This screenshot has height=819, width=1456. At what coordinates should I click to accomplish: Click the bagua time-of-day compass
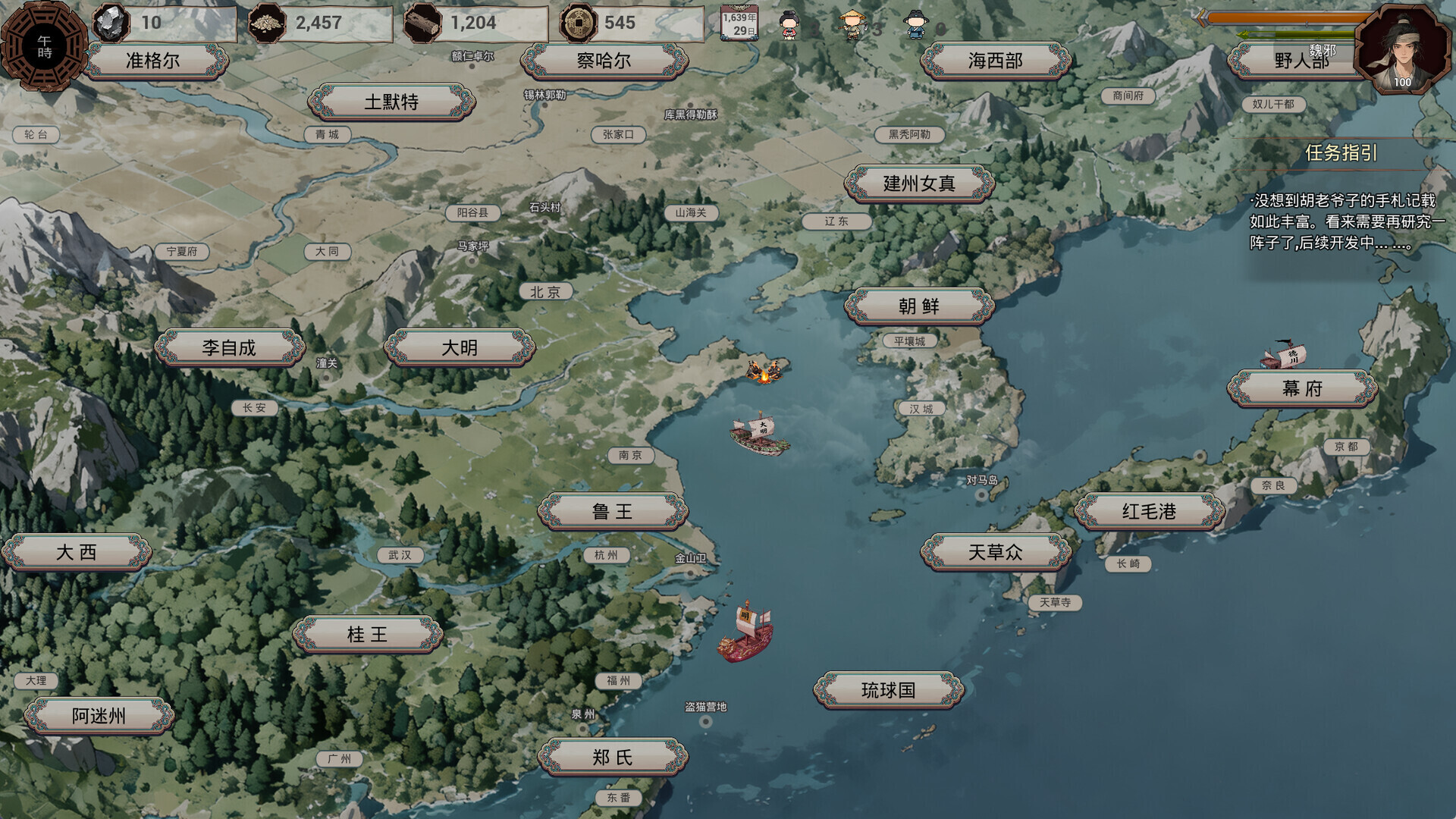click(45, 47)
